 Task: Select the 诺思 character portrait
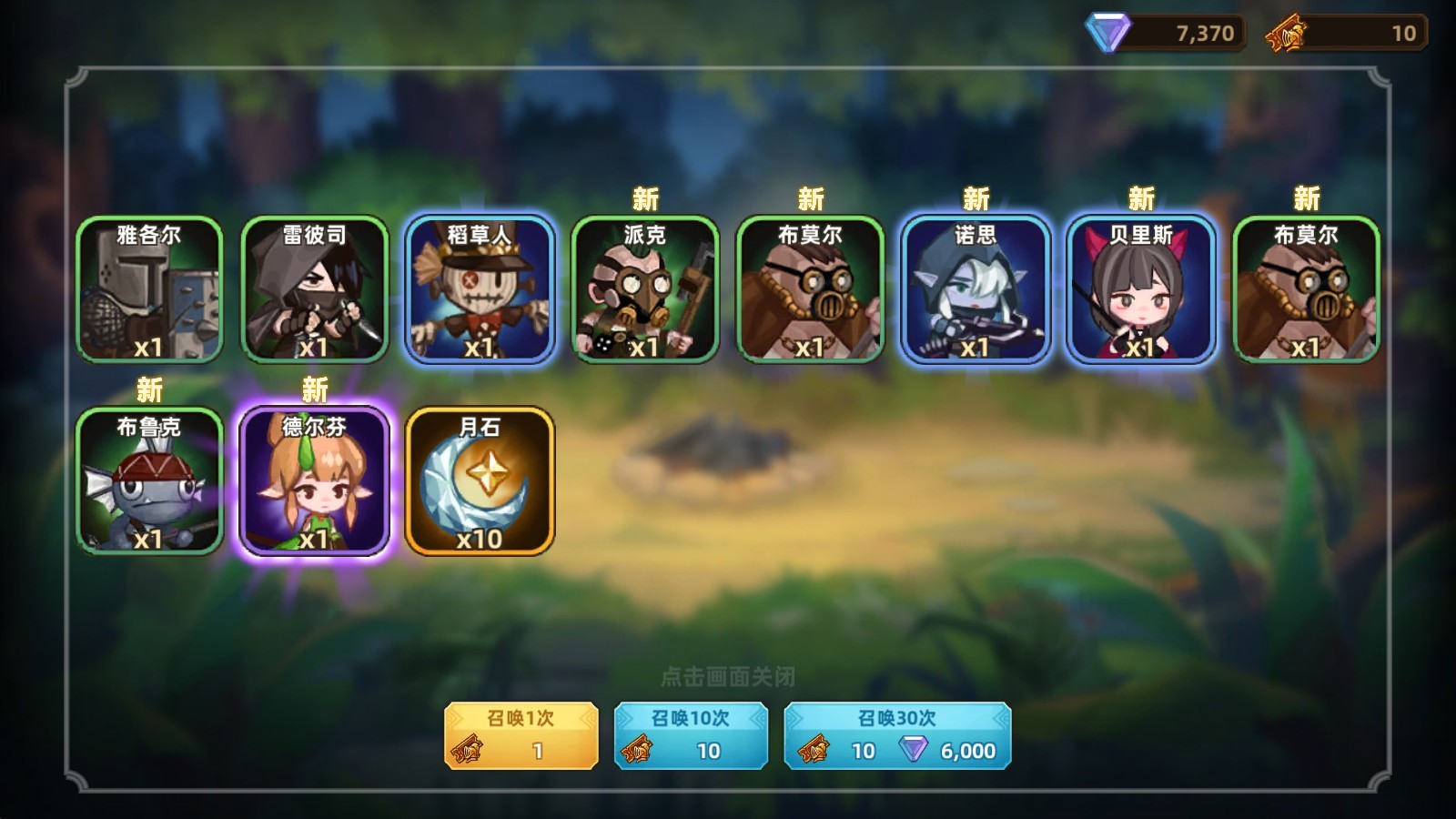pyautogui.click(x=978, y=289)
